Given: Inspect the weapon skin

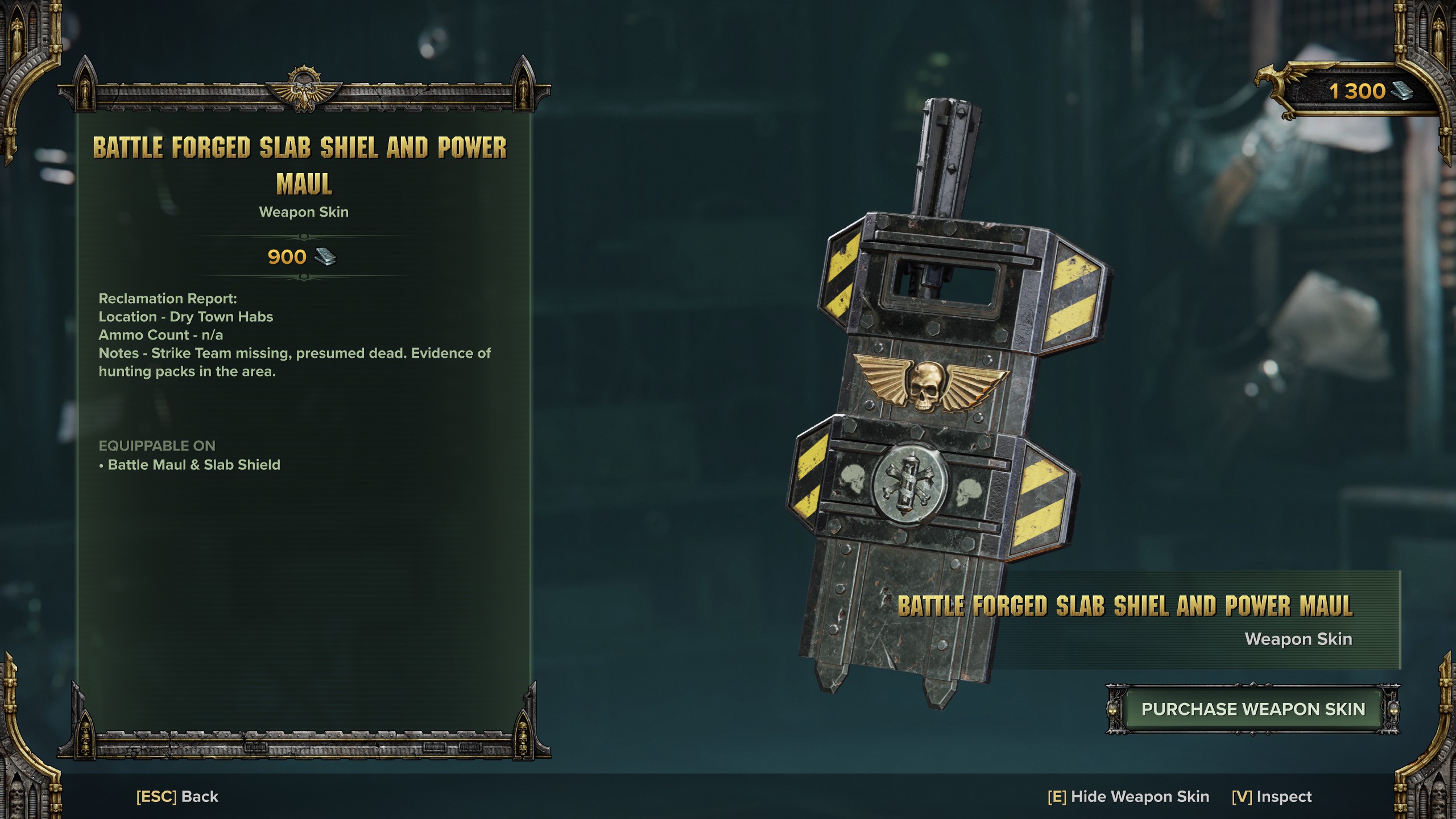Looking at the screenshot, I should point(1272,796).
